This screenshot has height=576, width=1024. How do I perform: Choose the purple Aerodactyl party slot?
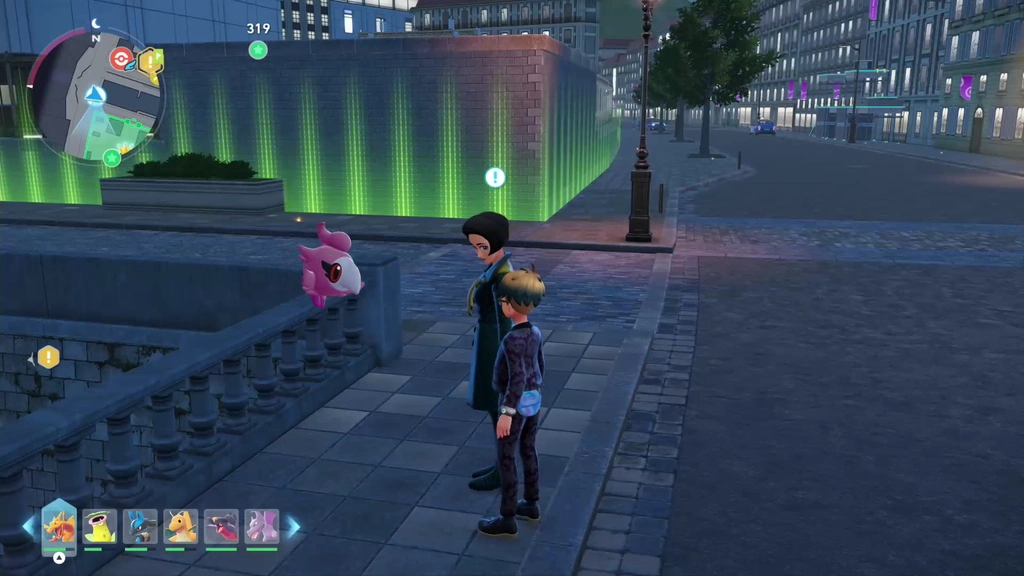pos(262,526)
